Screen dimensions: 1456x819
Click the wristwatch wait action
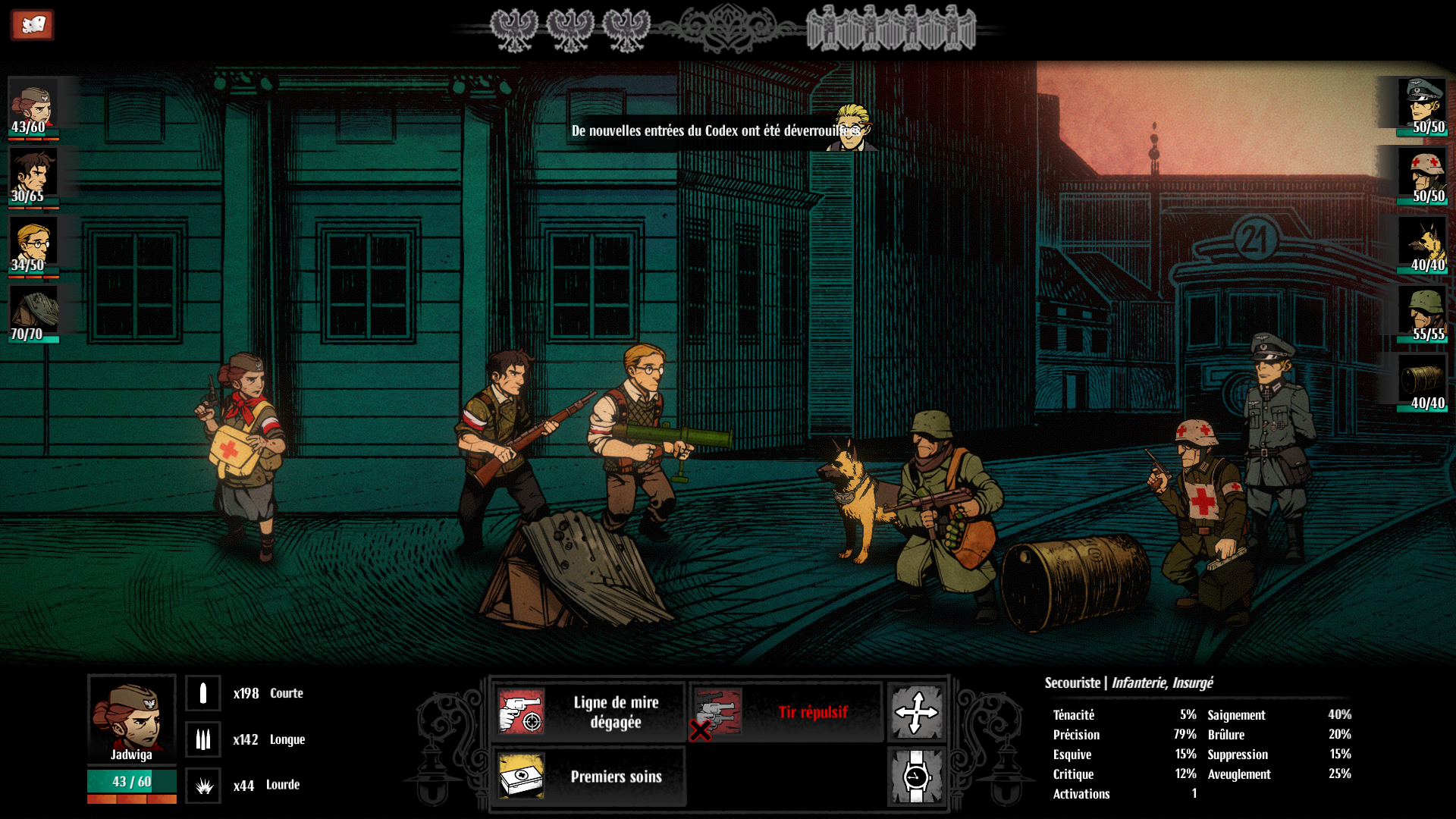point(916,777)
